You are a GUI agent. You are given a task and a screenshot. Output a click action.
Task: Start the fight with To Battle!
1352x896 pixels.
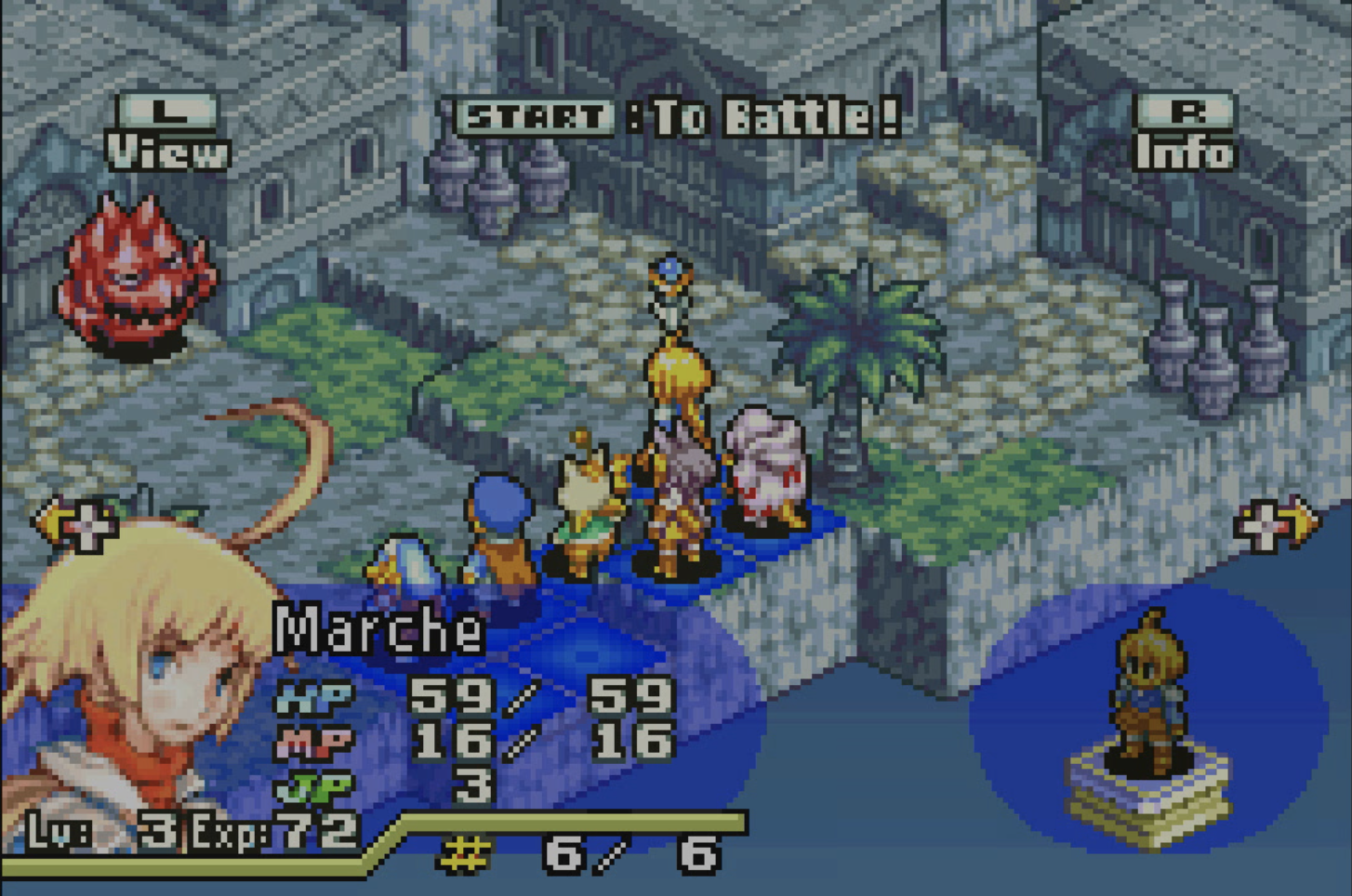point(677,117)
